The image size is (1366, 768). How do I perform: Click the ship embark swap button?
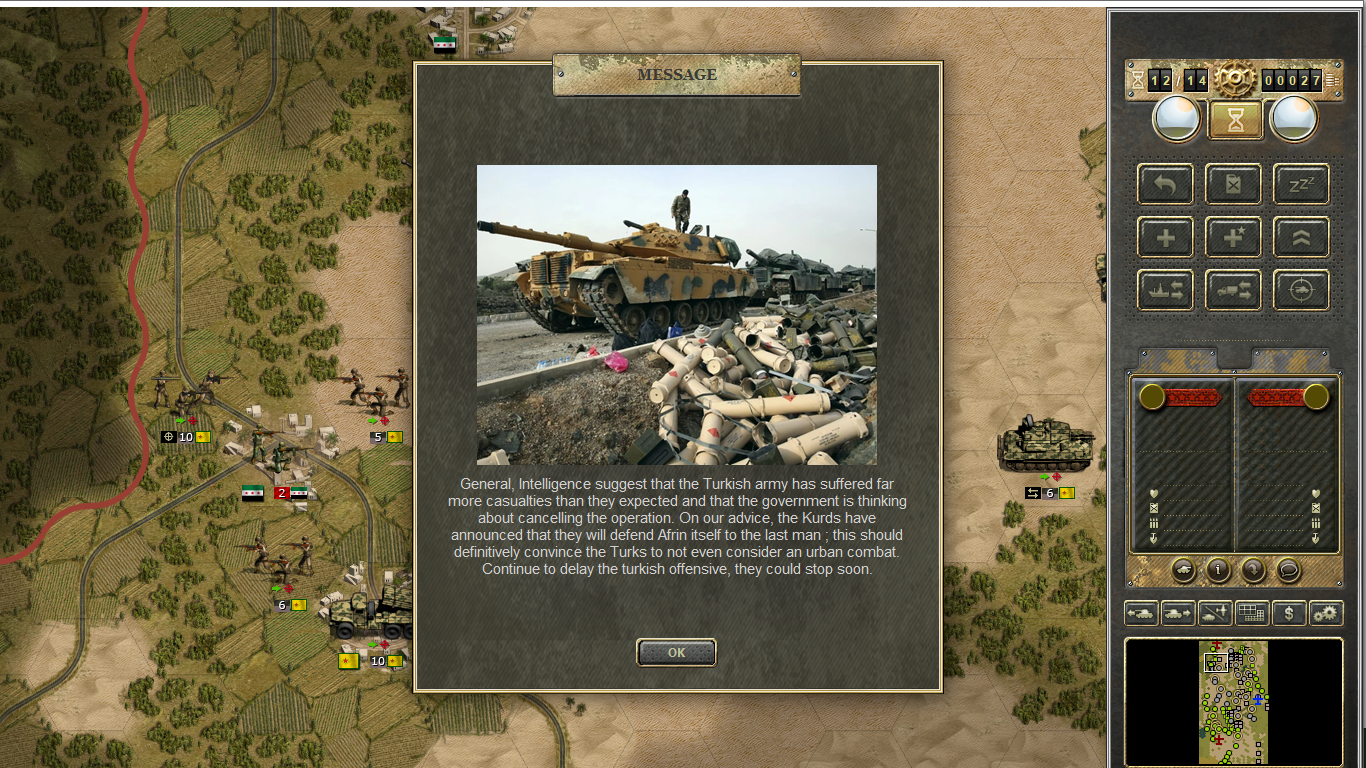(x=1165, y=290)
